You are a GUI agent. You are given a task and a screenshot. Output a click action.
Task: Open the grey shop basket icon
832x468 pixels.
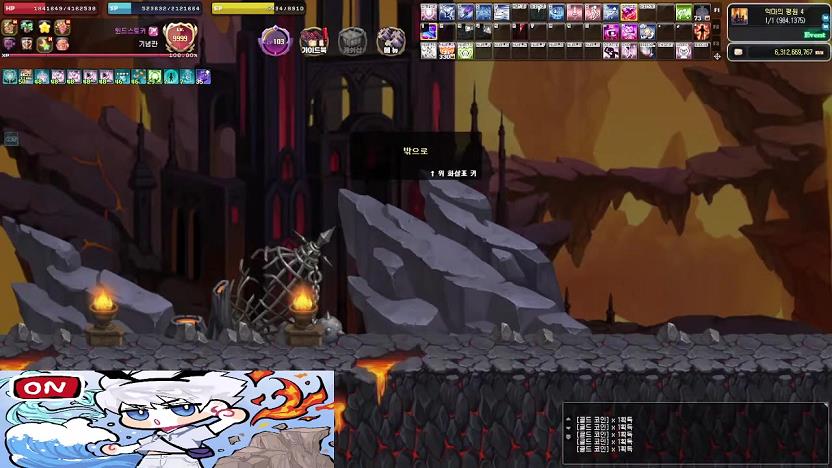(x=352, y=41)
